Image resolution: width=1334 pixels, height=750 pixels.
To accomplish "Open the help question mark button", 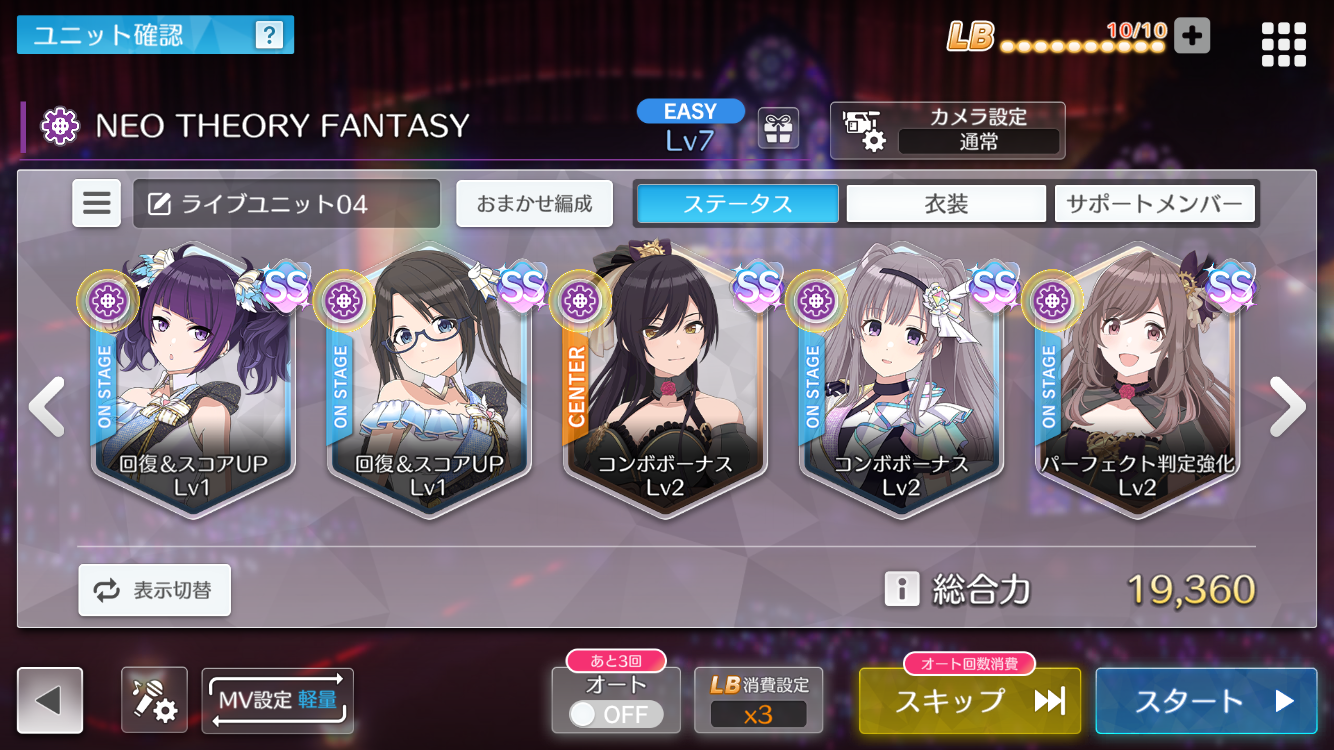I will pyautogui.click(x=269, y=36).
